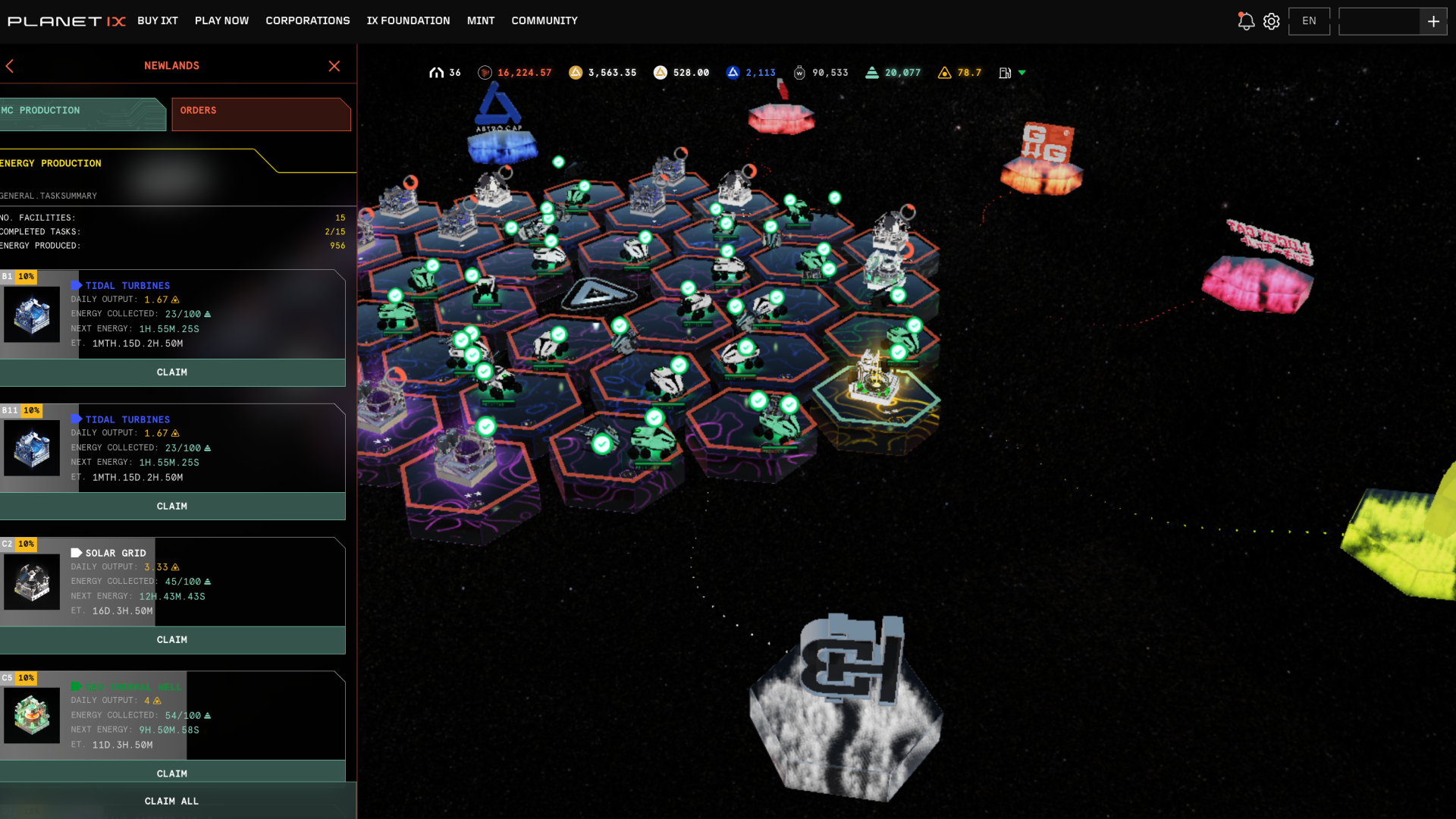Go back using the Newlands panel arrow
The image size is (1456, 819).
pos(10,66)
